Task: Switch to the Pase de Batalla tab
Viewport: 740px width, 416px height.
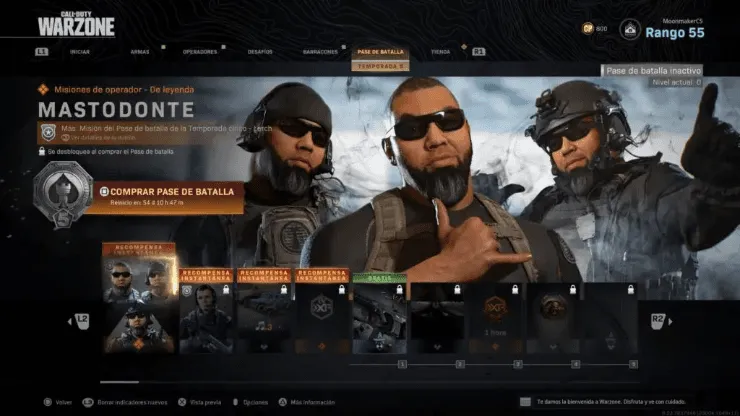Action: tap(380, 51)
